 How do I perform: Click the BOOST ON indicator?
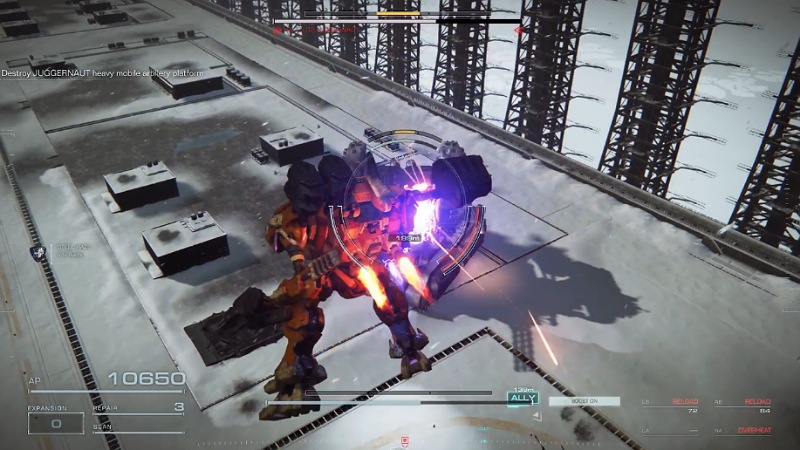[583, 401]
